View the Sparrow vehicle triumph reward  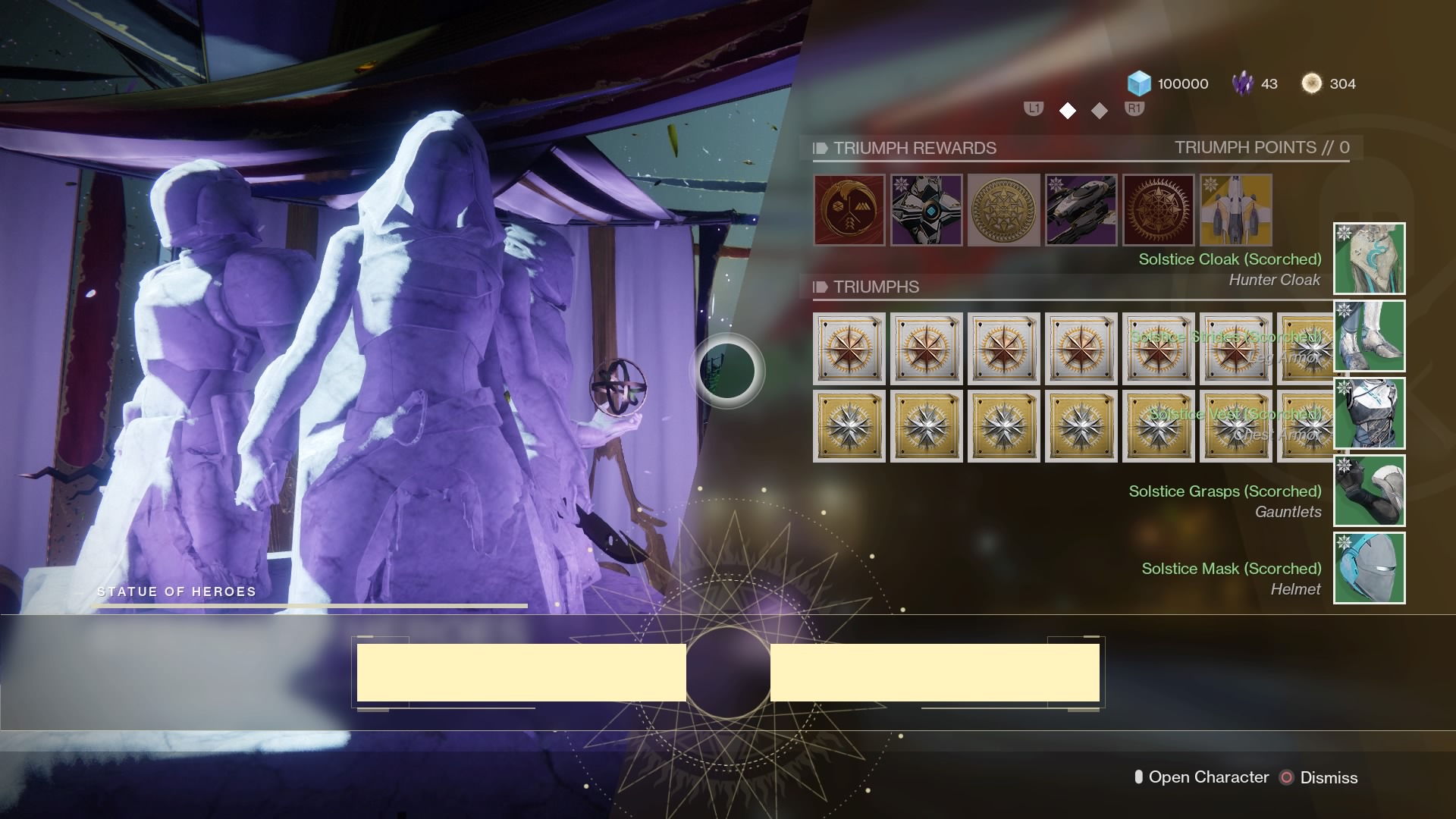tap(1081, 210)
